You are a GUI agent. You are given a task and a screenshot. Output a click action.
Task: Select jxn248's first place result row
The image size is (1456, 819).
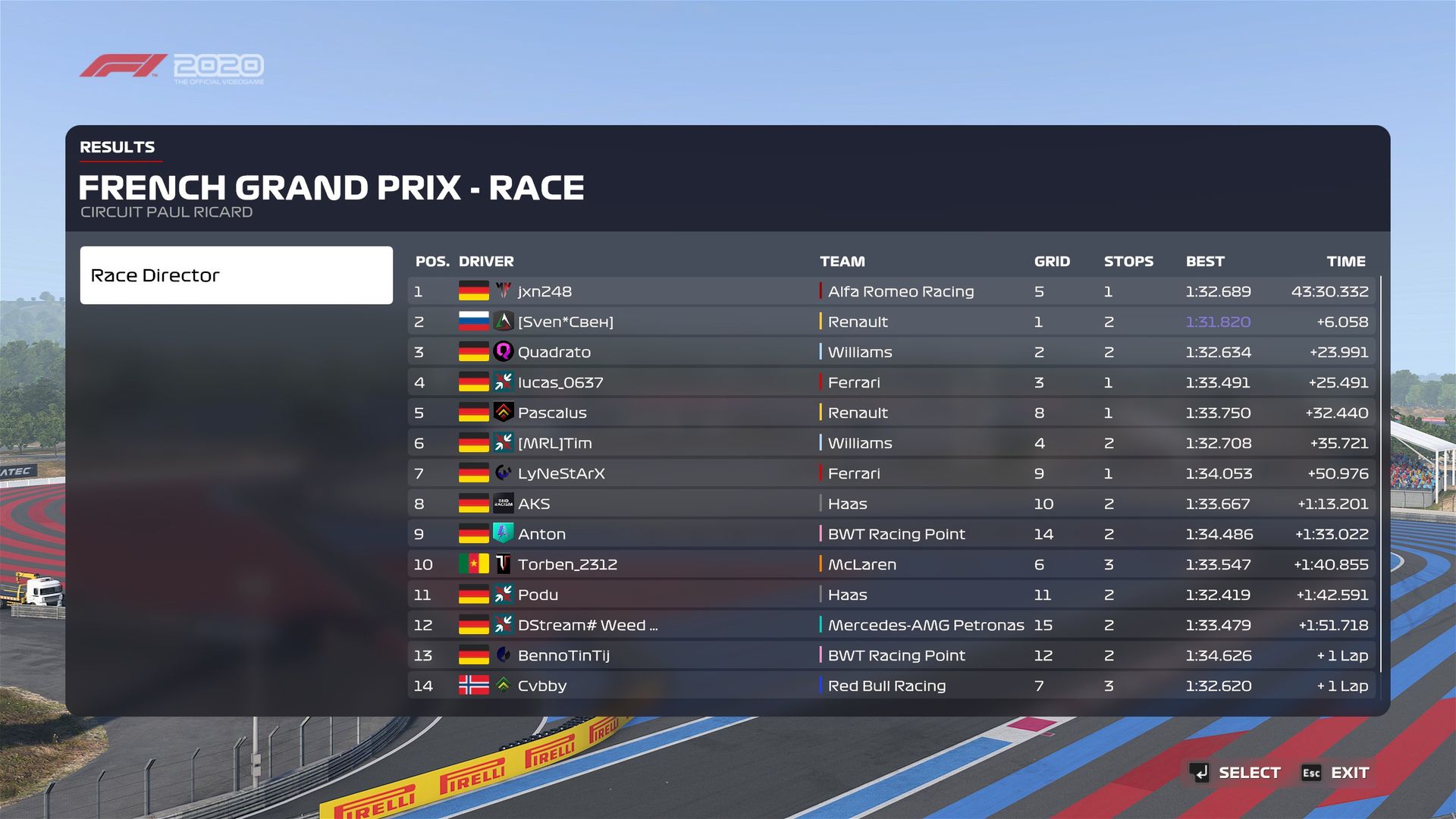point(891,291)
